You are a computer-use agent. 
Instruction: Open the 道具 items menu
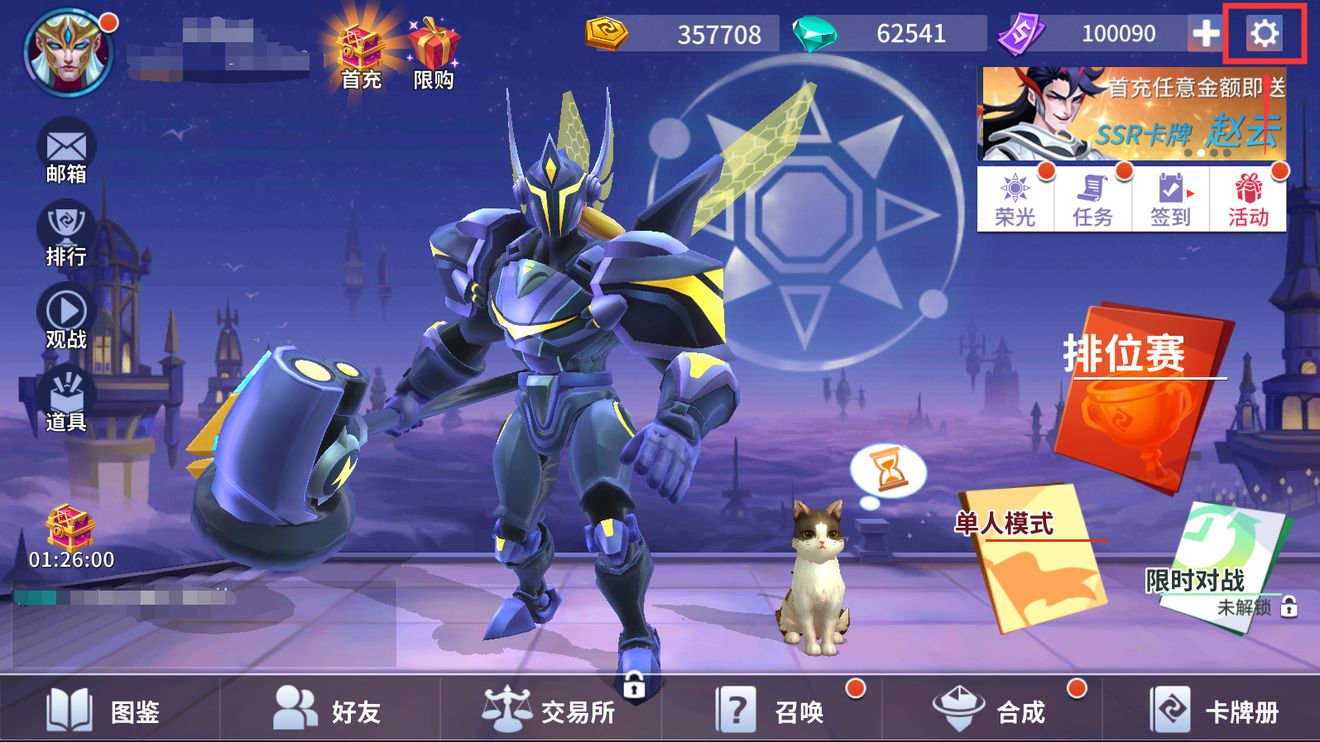click(x=66, y=400)
